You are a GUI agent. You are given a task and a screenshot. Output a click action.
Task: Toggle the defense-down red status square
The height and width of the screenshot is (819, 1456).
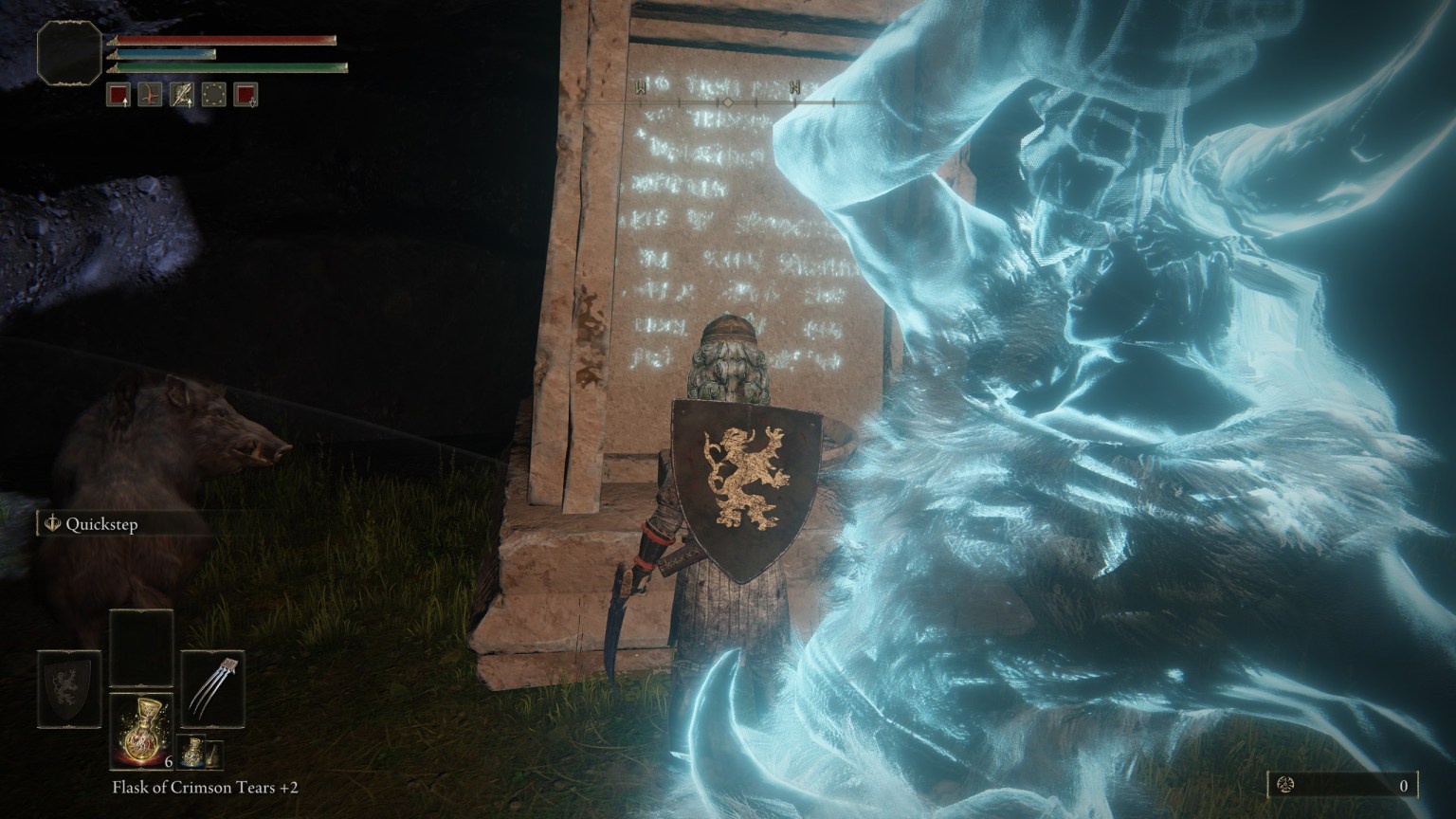point(246,95)
